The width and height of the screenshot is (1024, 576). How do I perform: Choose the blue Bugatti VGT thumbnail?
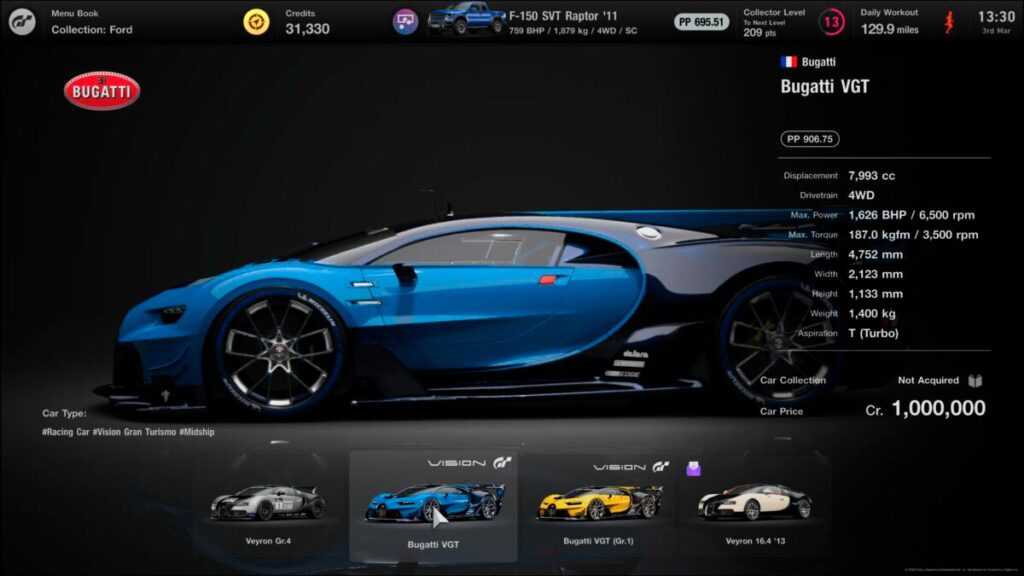point(433,504)
